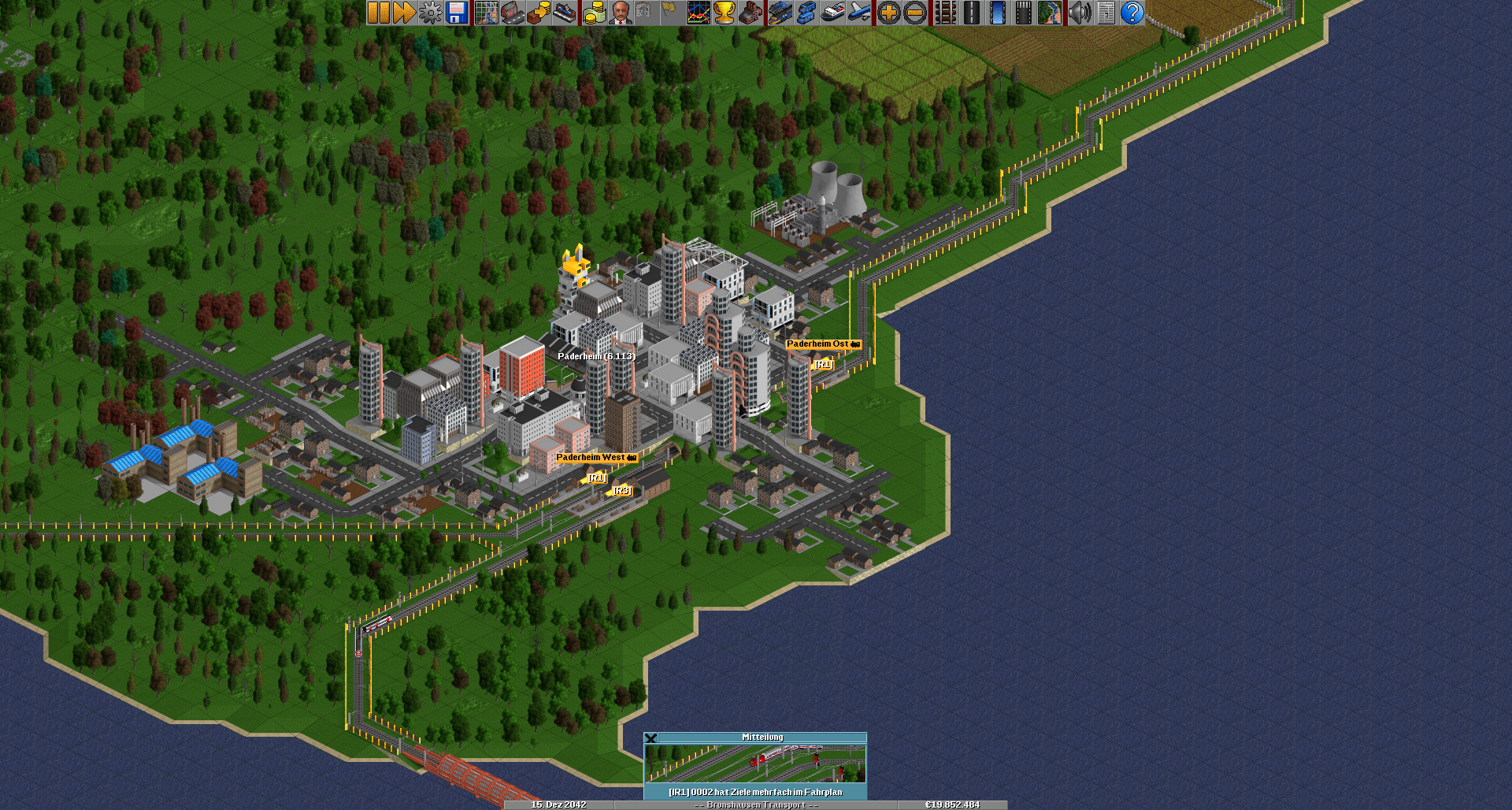Image resolution: width=1512 pixels, height=810 pixels.
Task: Open sound and music speaker menu
Action: point(1080,13)
